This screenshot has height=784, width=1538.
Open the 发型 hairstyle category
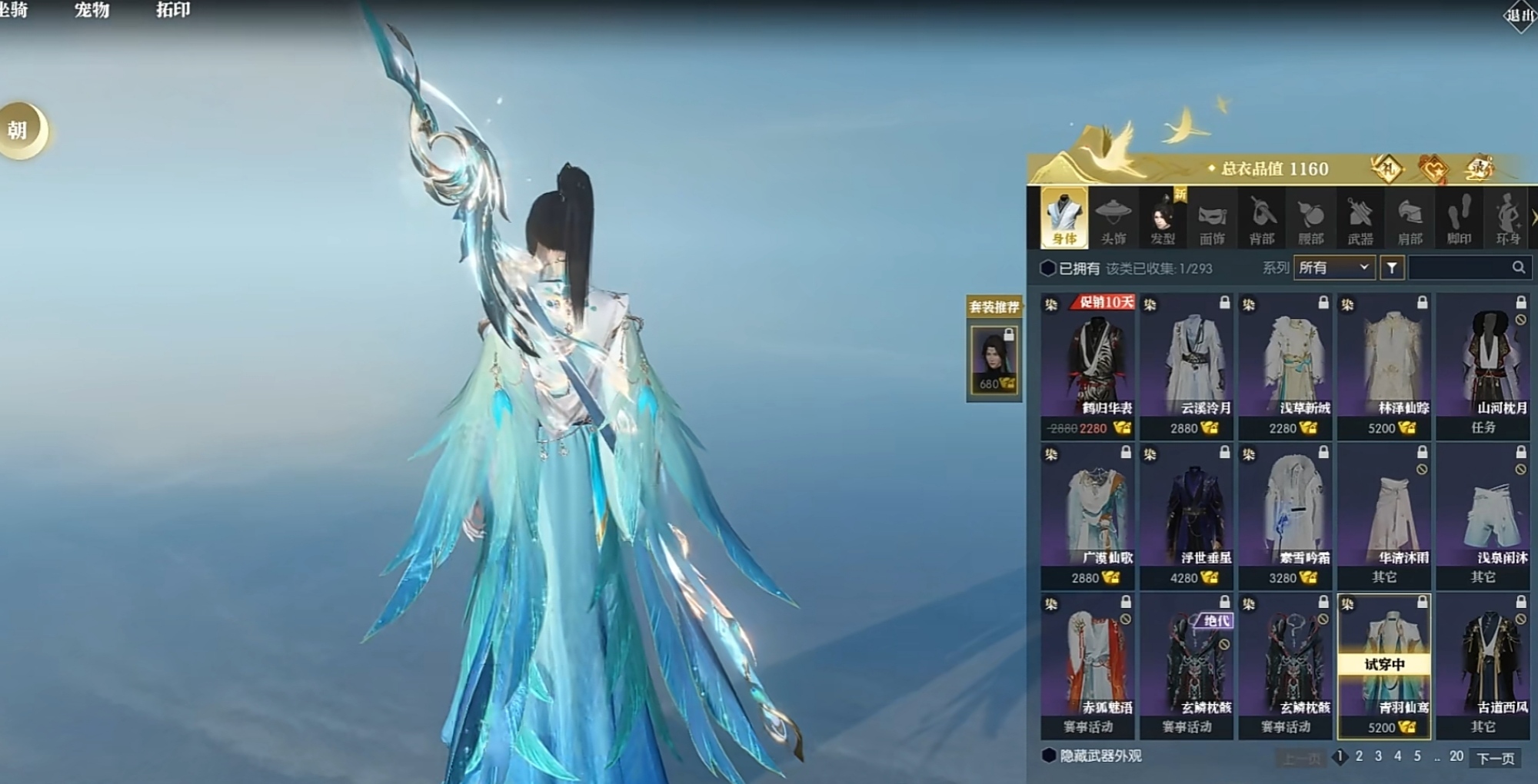(x=1162, y=218)
